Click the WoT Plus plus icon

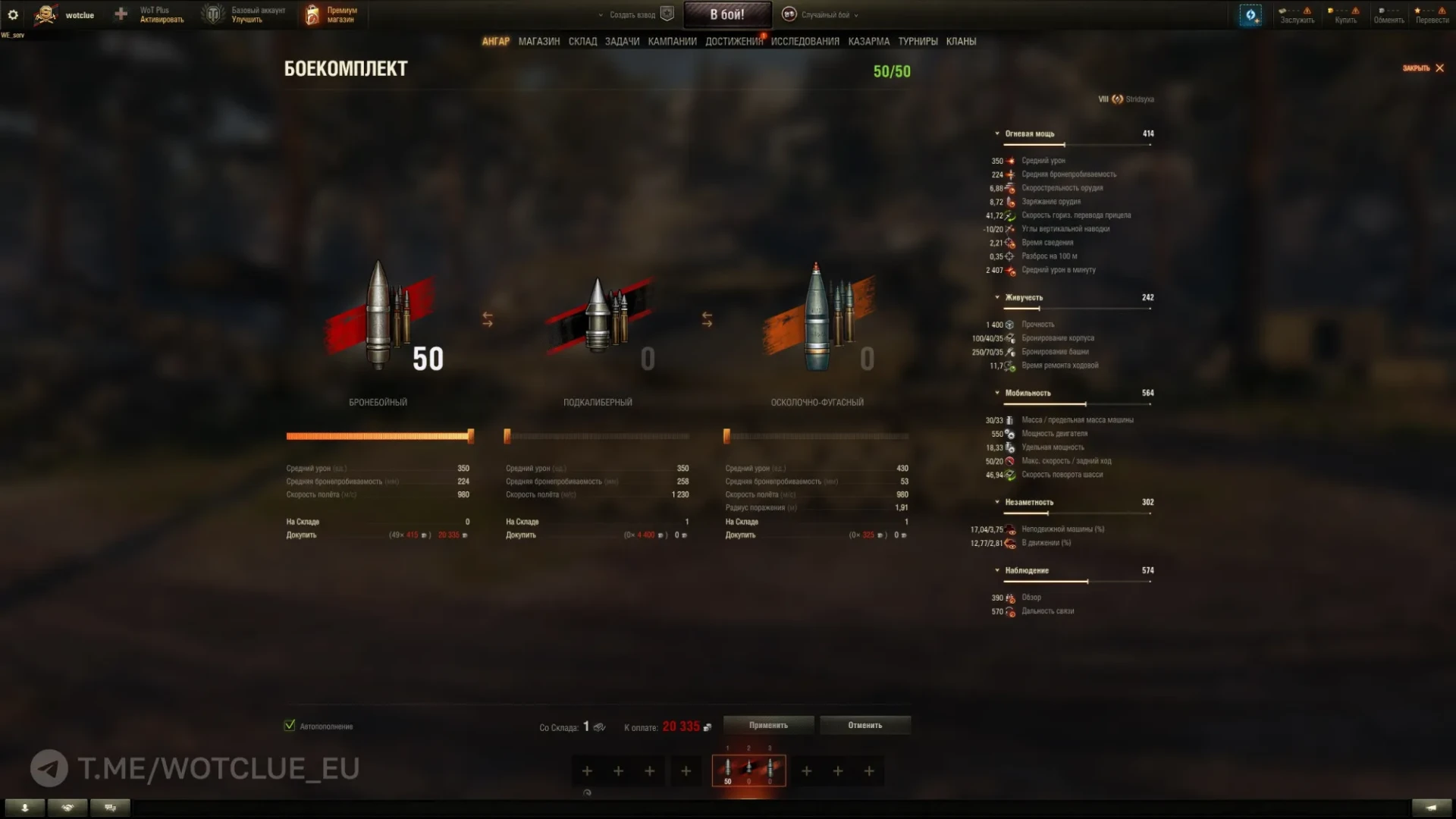[x=120, y=14]
